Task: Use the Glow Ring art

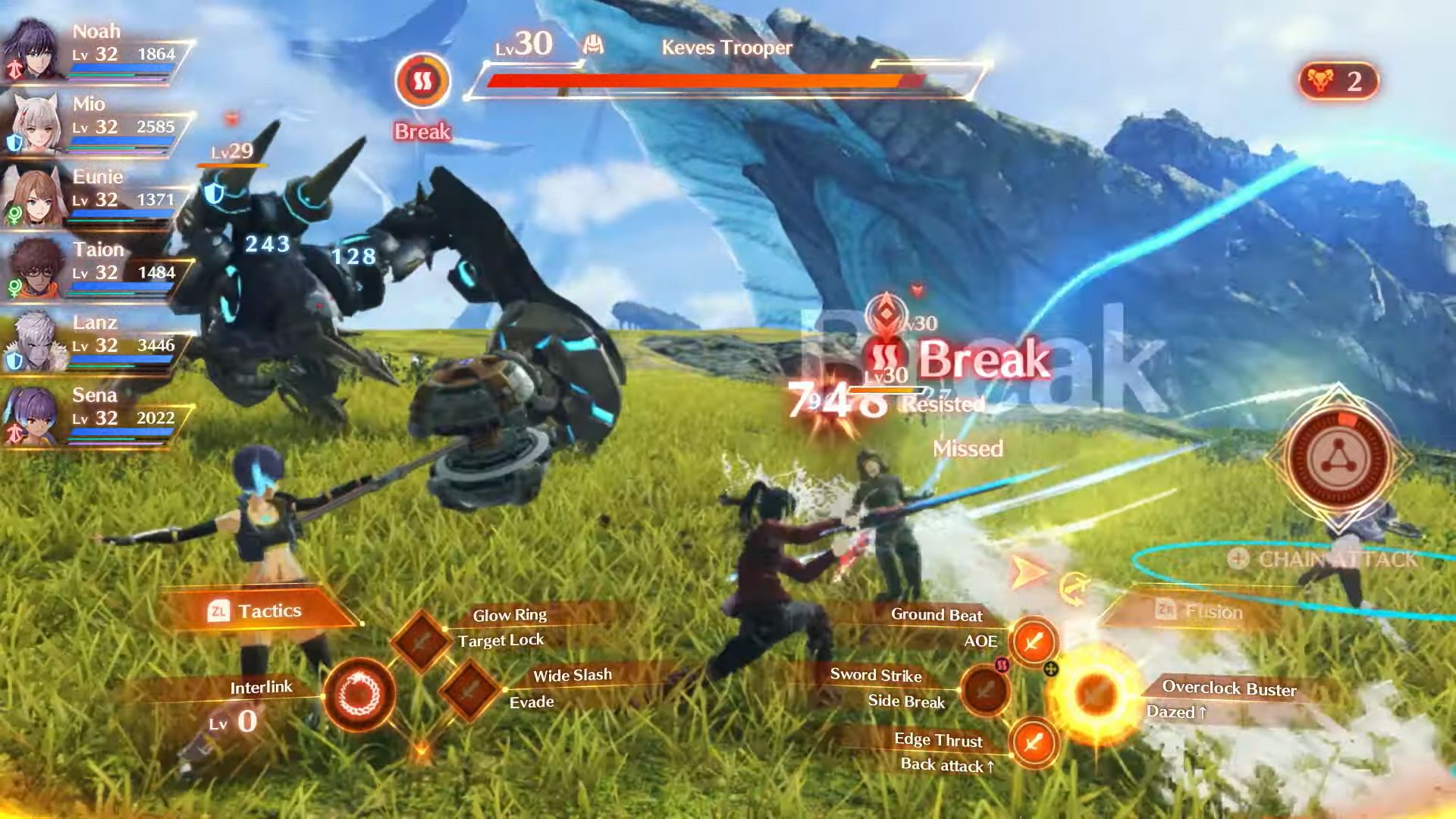Action: pos(422,641)
